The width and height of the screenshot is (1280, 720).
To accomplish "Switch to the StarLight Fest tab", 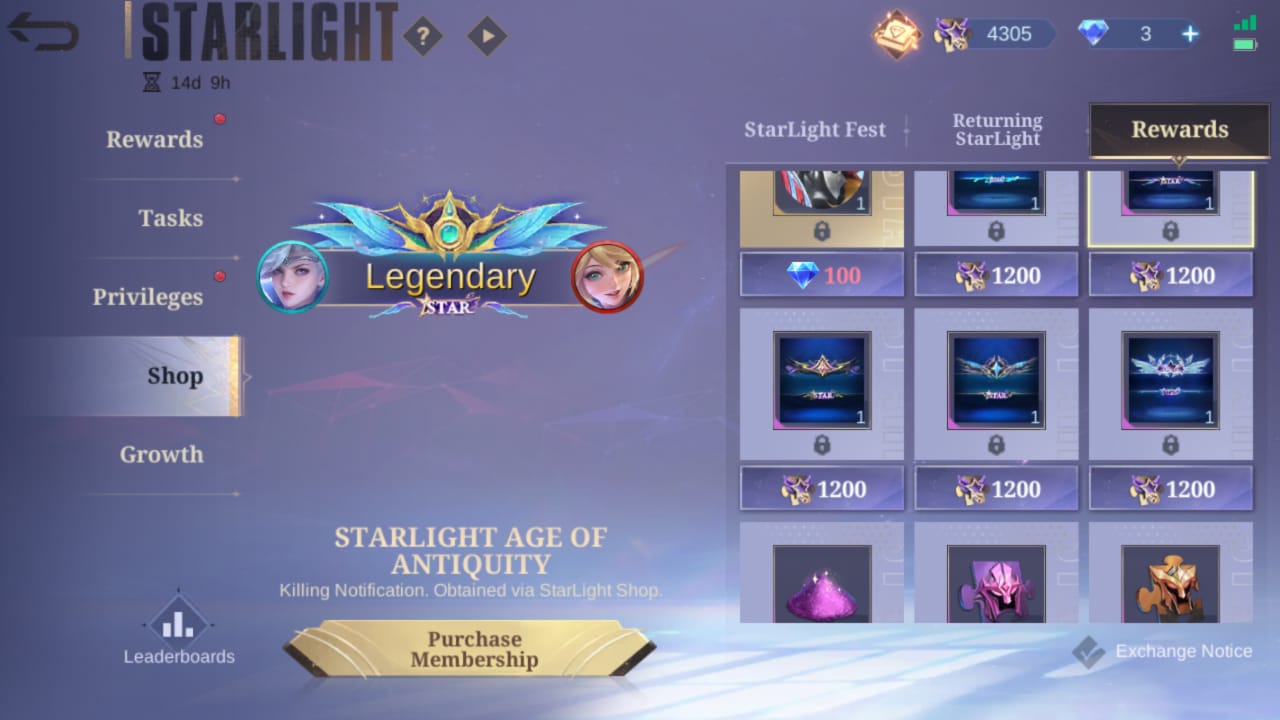I will pyautogui.click(x=815, y=130).
